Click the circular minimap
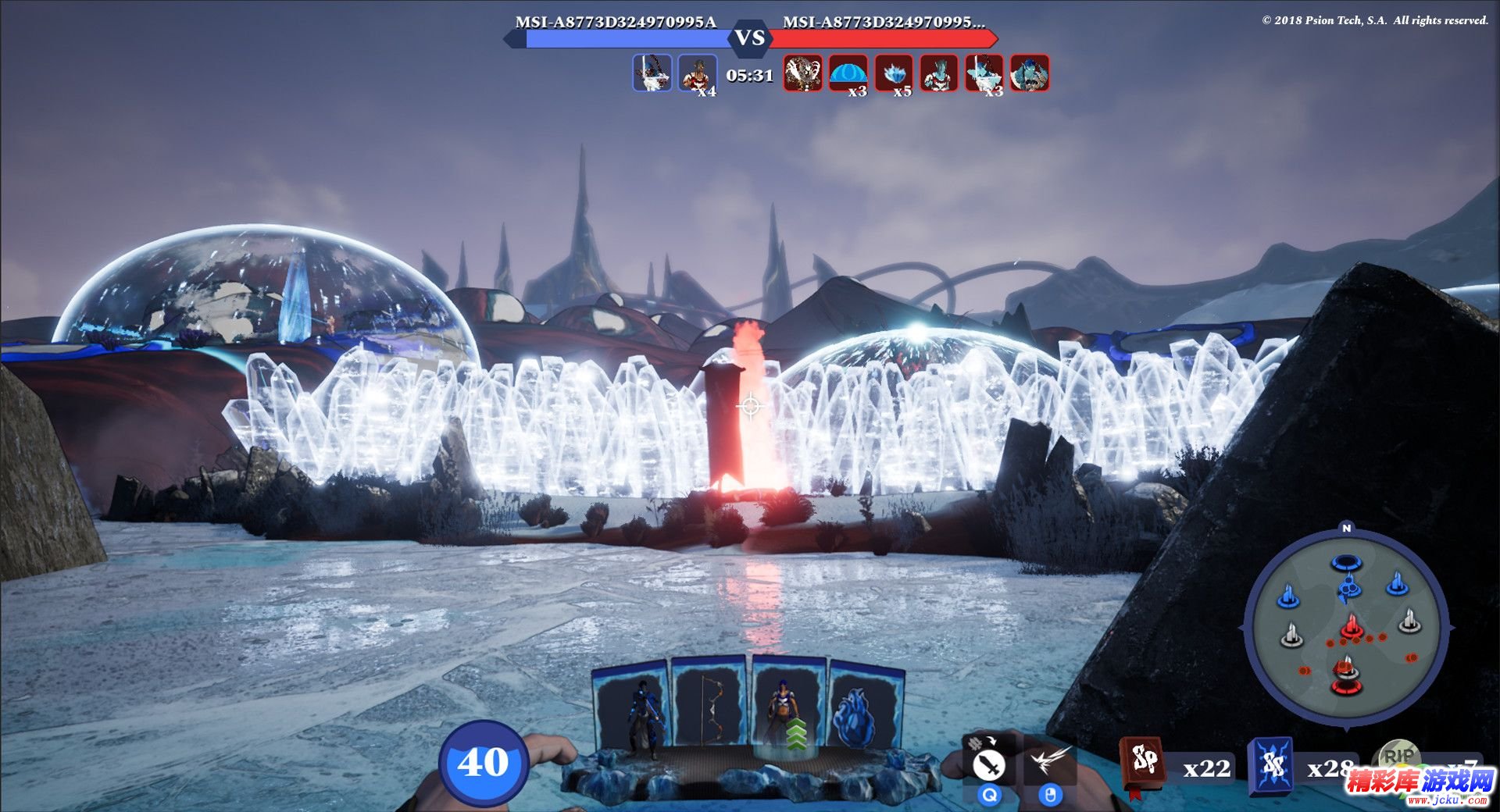1500x812 pixels. click(x=1345, y=629)
